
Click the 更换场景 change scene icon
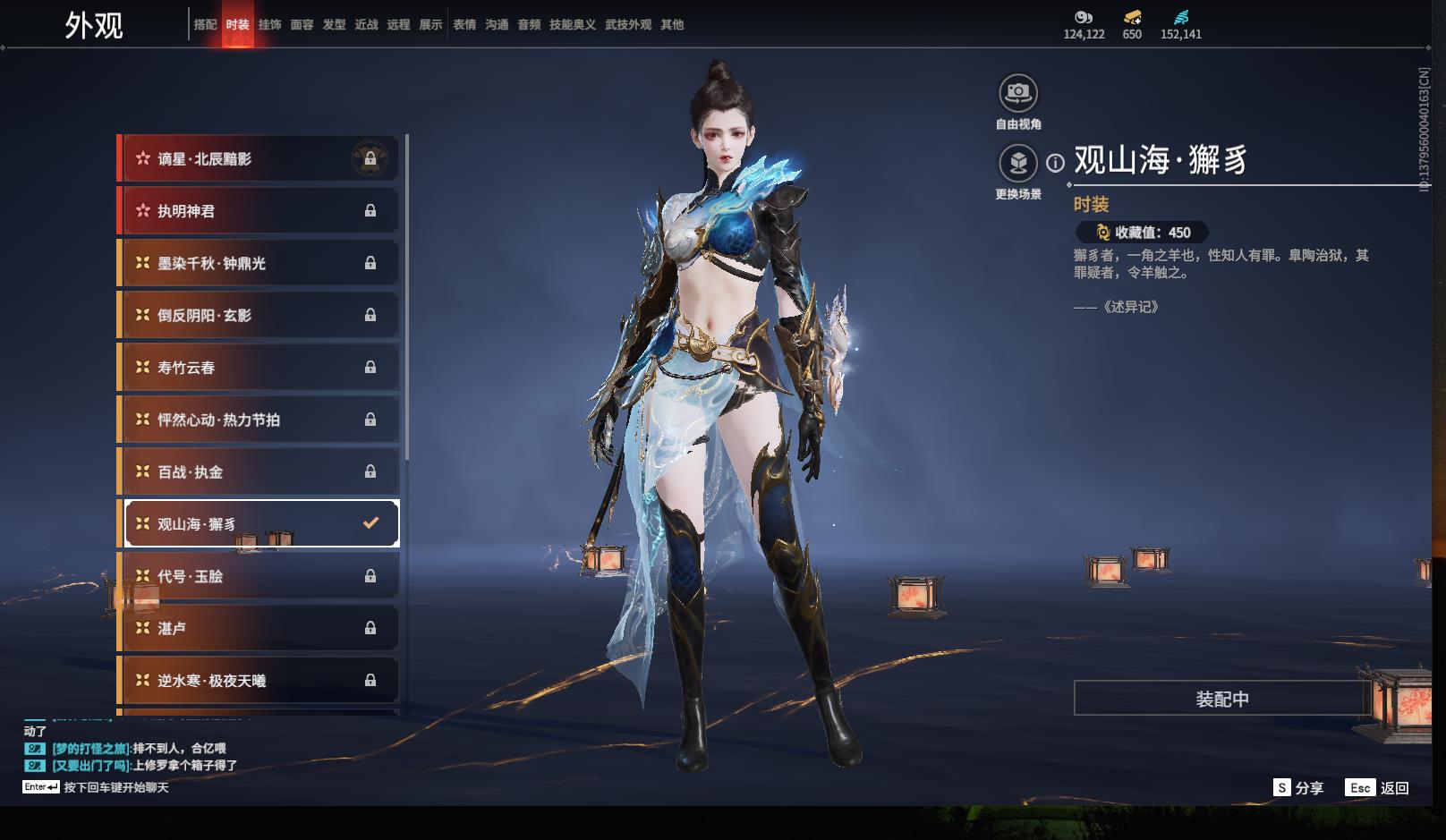[1018, 163]
